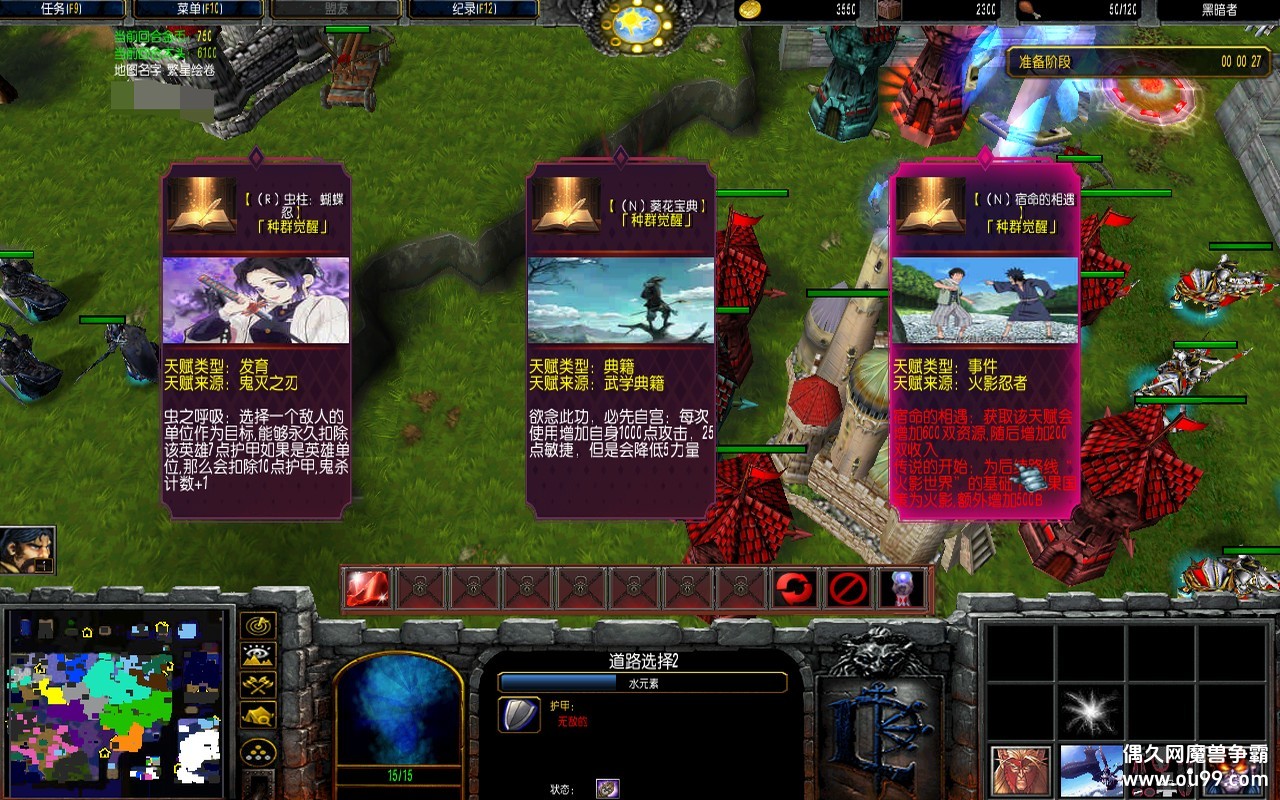Click the red gem slot in the talent bar

(367, 589)
